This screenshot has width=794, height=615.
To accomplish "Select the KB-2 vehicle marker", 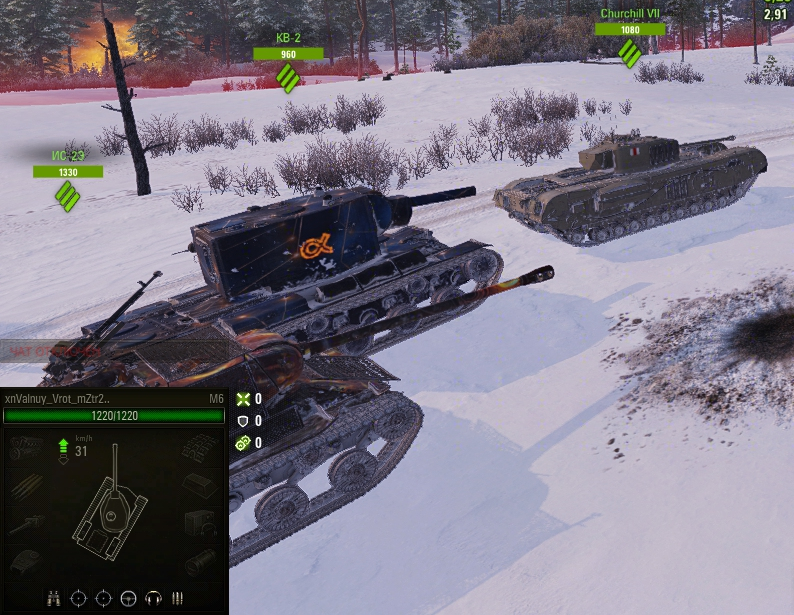I will [288, 76].
